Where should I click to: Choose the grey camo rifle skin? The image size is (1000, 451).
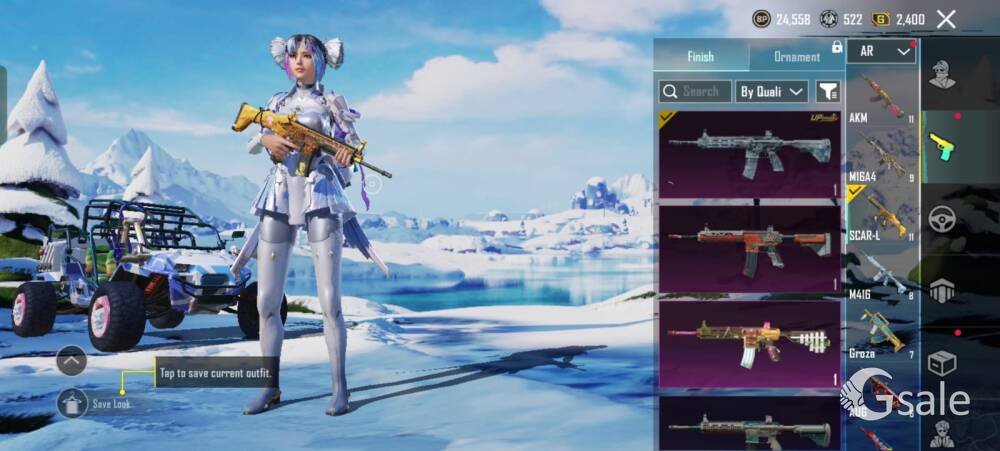(749, 153)
